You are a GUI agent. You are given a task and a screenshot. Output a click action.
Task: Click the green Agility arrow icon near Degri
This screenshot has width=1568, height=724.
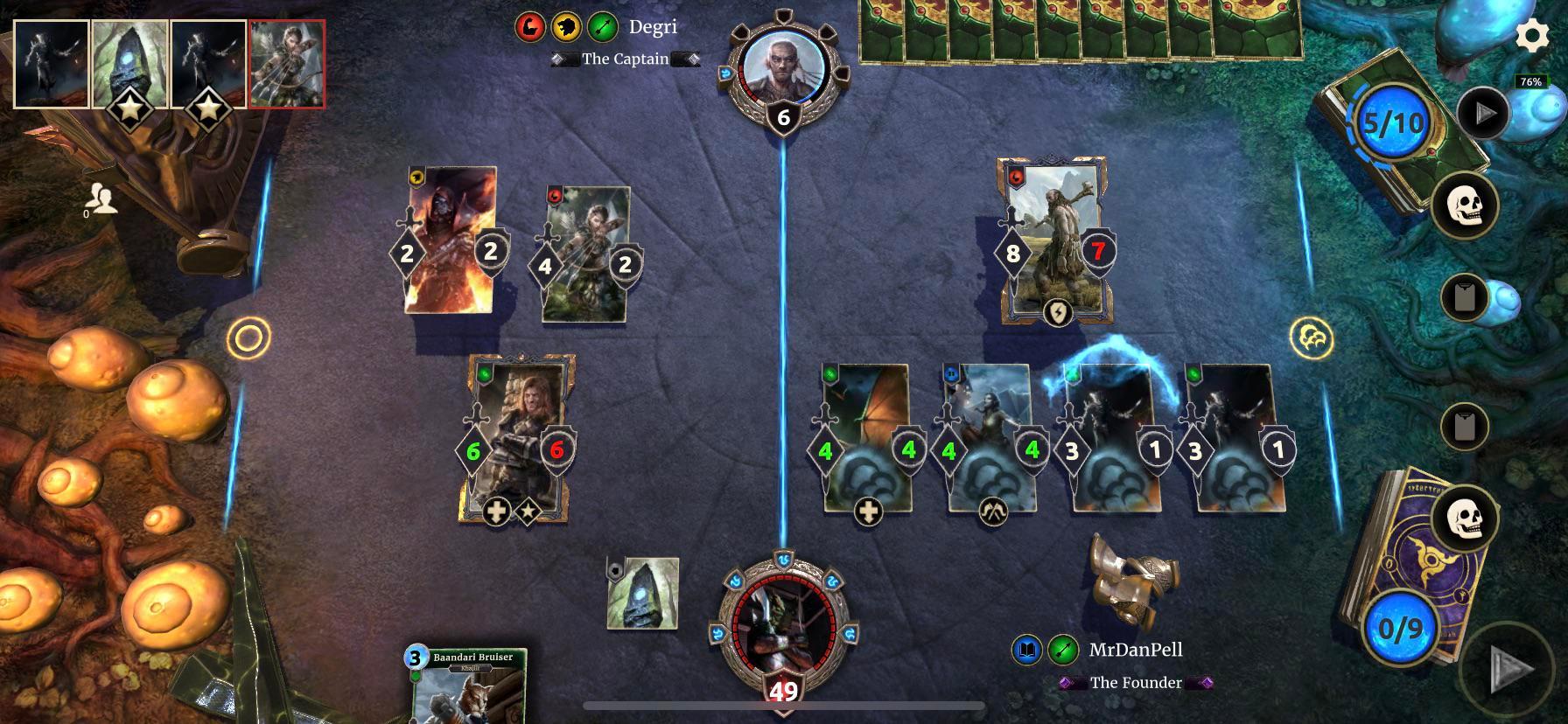click(x=601, y=26)
